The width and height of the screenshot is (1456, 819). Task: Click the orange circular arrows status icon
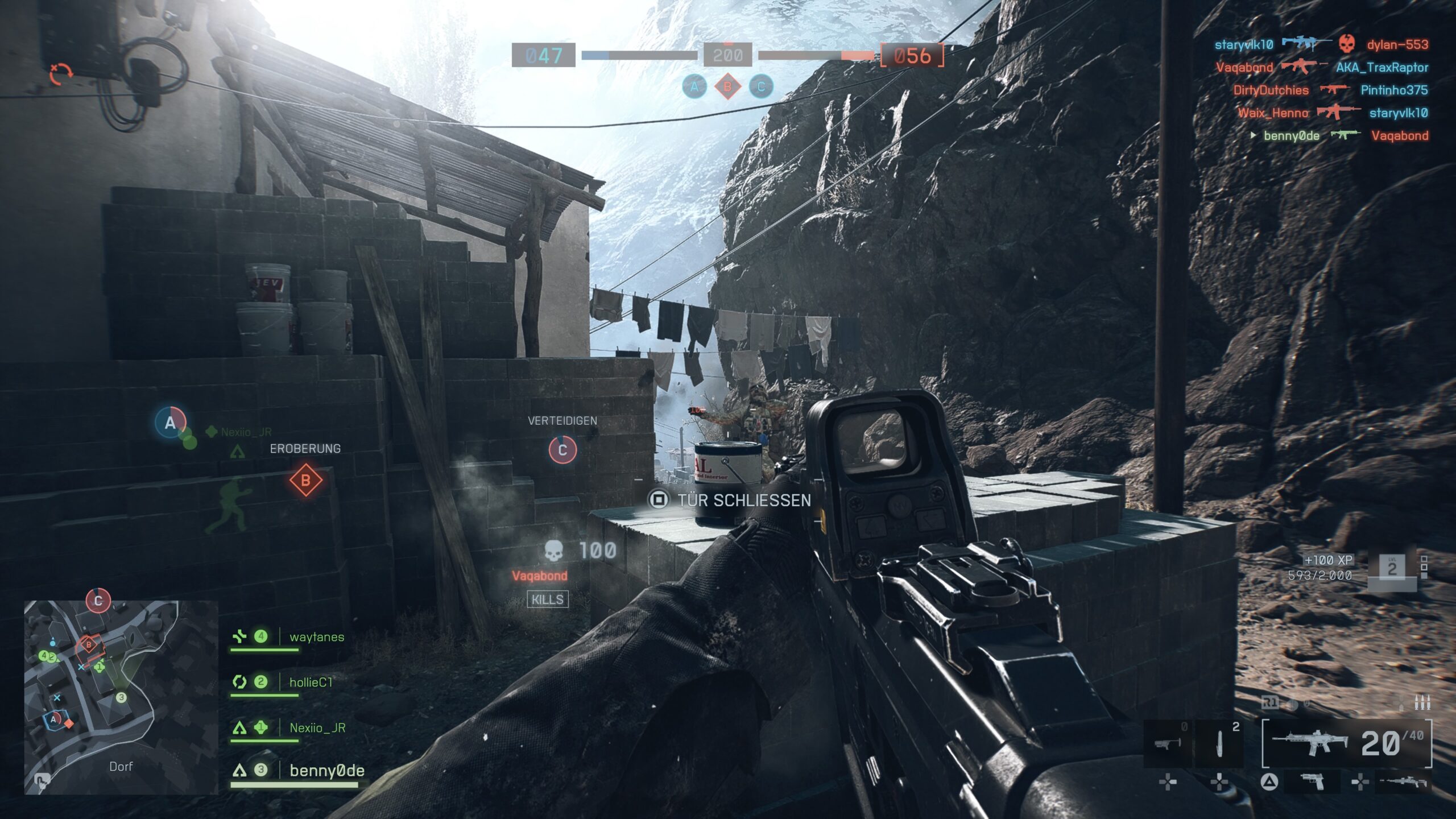pos(60,73)
